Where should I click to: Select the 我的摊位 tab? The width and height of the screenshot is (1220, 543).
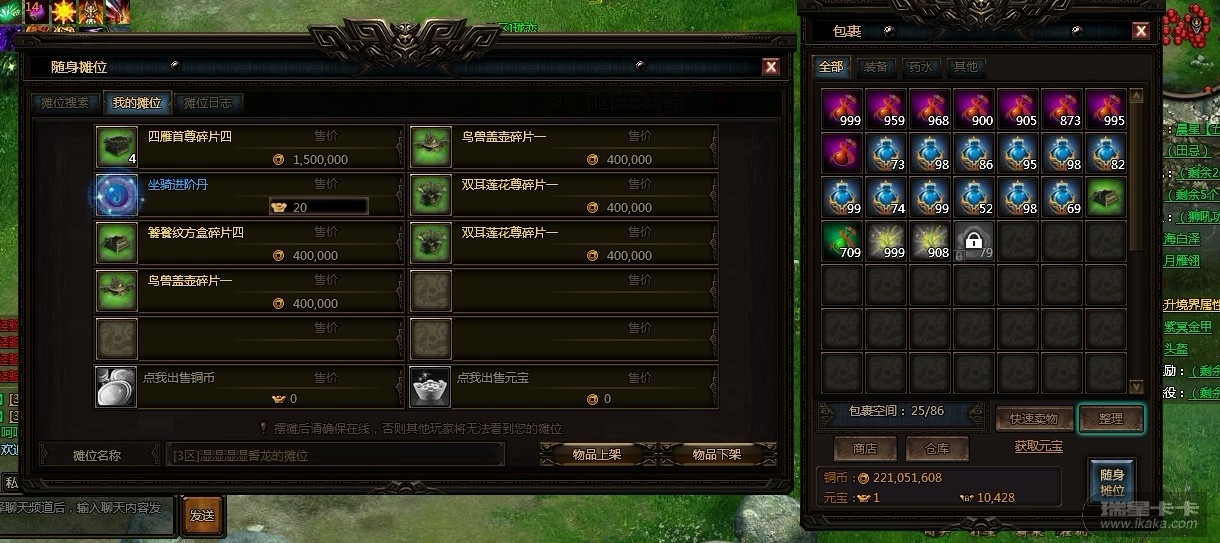[137, 103]
